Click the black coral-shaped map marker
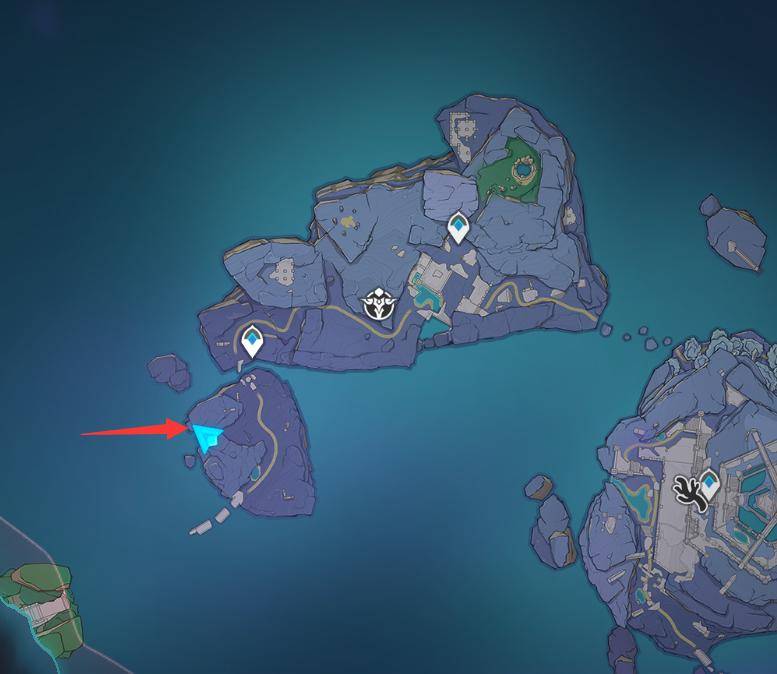The width and height of the screenshot is (777, 674). tap(689, 492)
